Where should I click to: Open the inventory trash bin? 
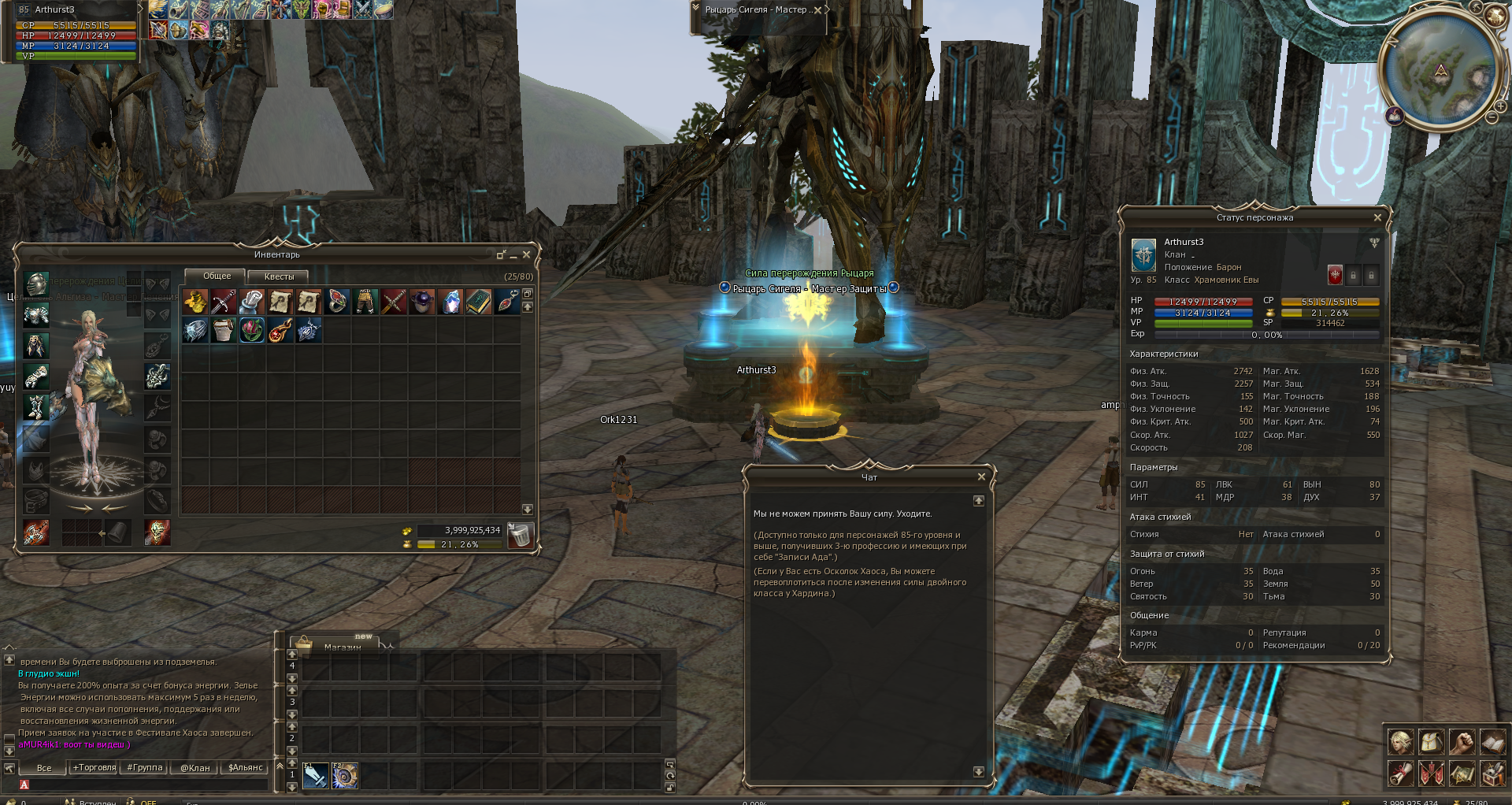pos(520,535)
